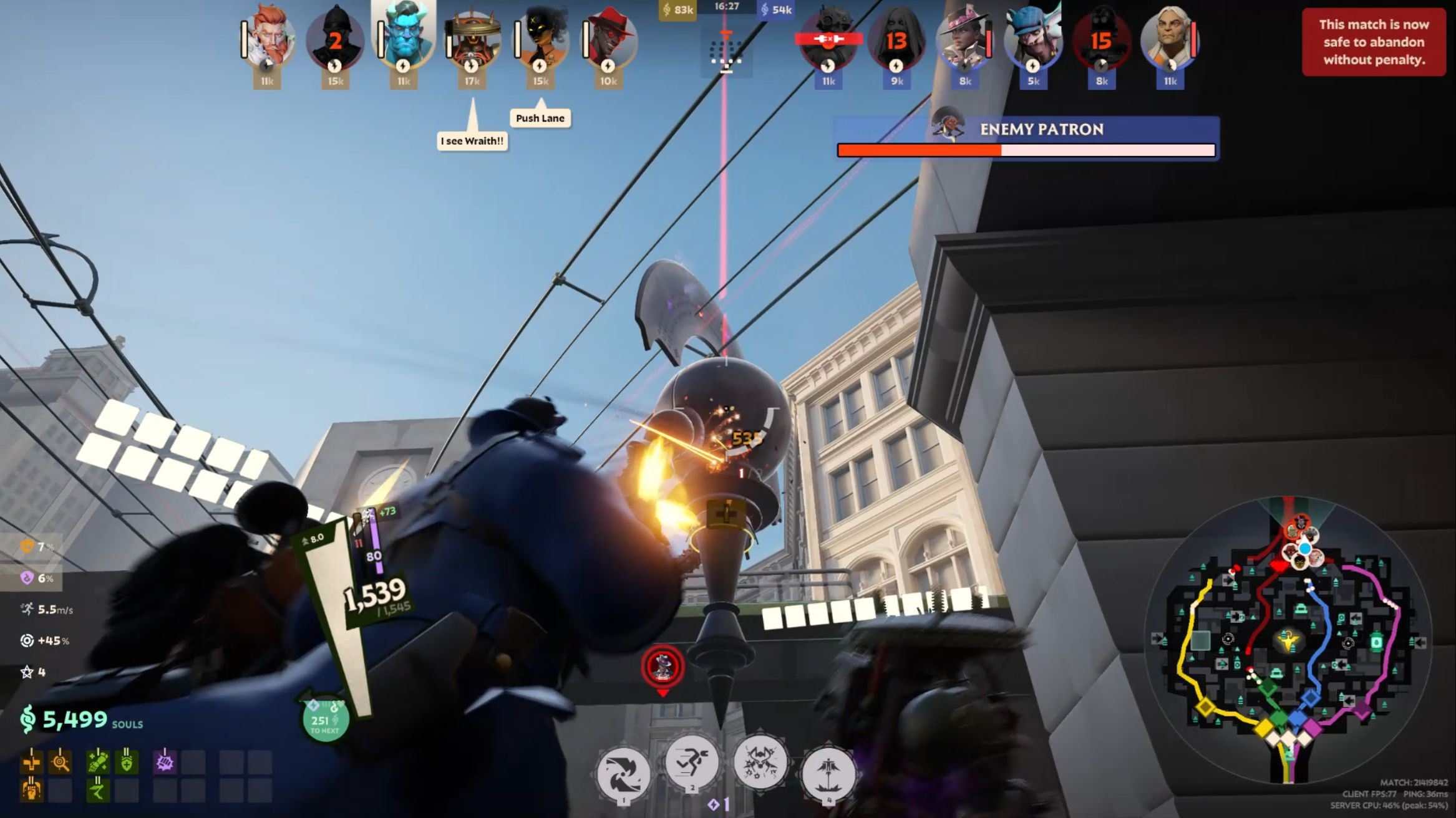The width and height of the screenshot is (1456, 818).
Task: Click the teammate portrait saying 'I see Wraith!!'
Action: click(472, 41)
